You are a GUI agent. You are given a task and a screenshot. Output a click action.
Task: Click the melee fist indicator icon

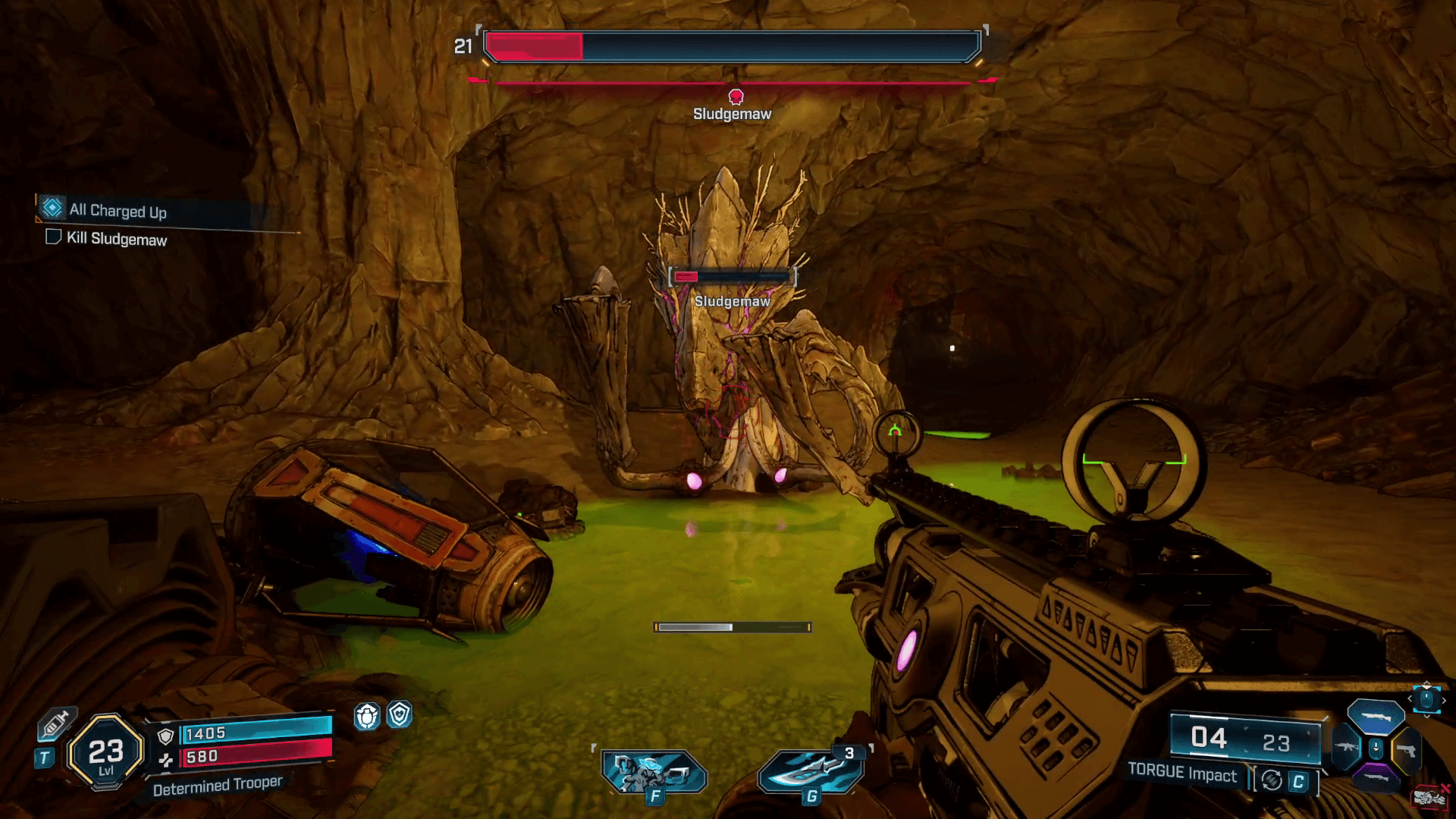(1429, 796)
